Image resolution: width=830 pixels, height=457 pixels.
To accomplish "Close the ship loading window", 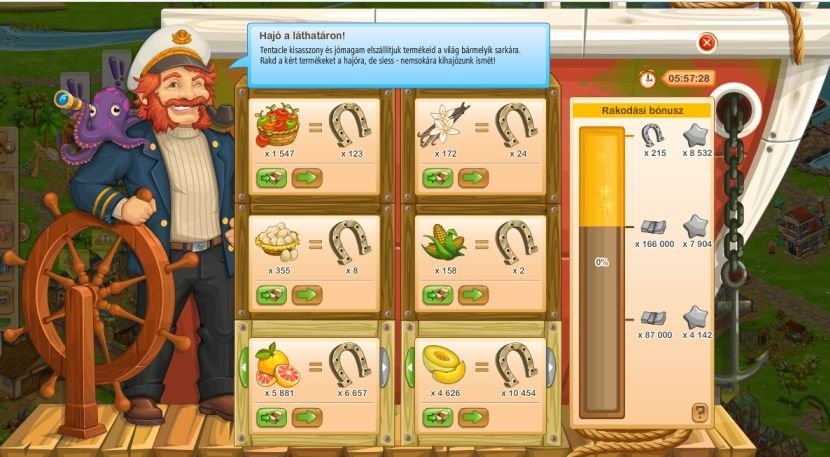I will 707,42.
